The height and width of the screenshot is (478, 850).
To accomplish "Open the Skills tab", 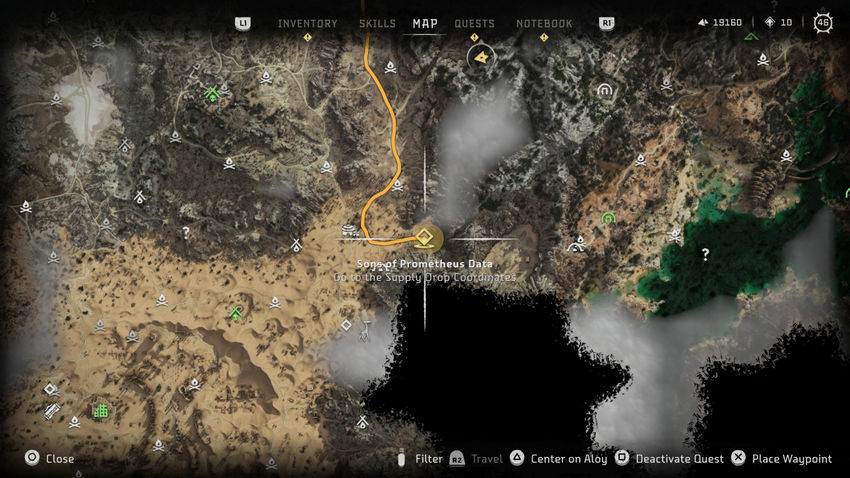I will tap(377, 23).
